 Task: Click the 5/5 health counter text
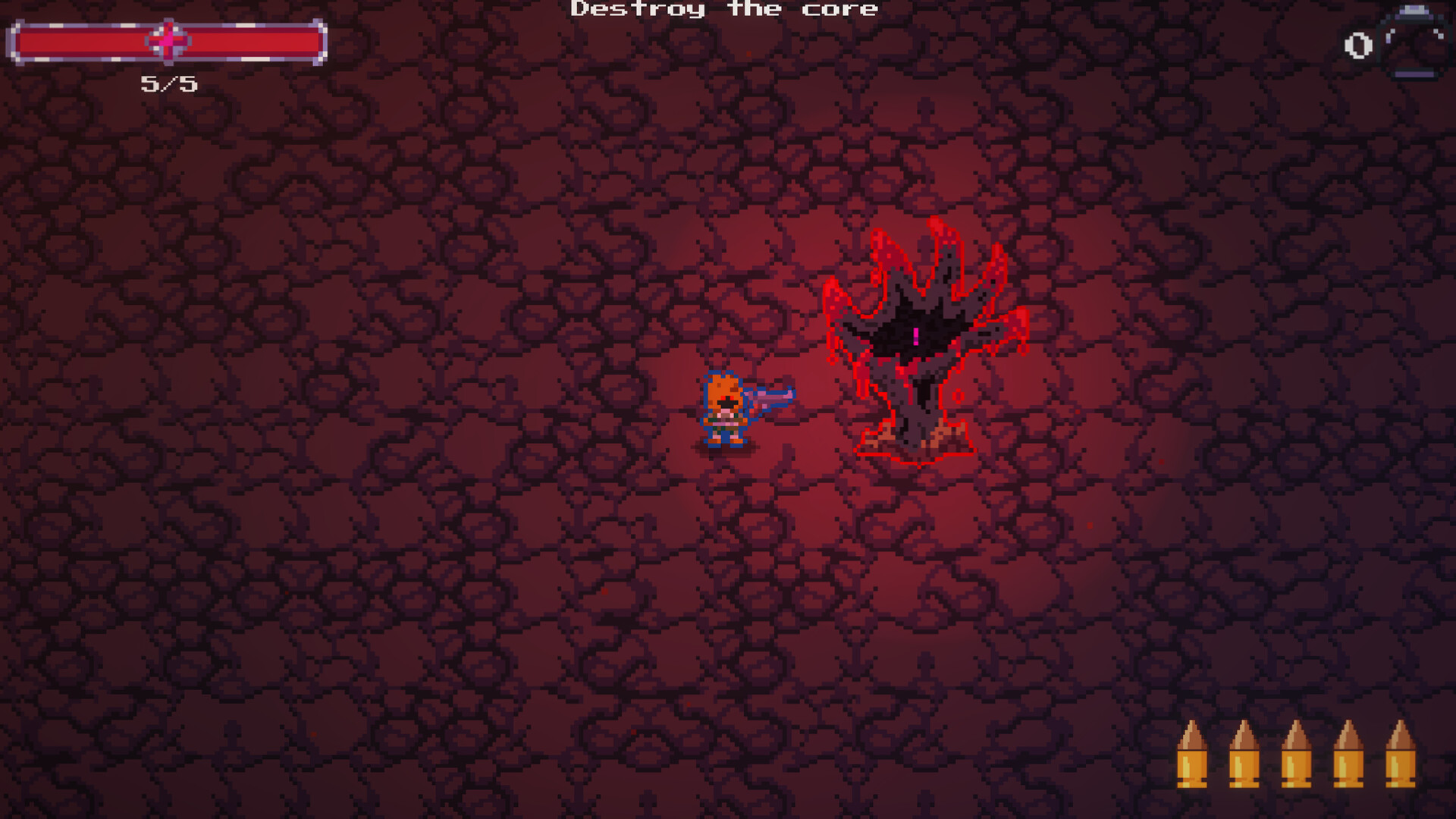168,85
